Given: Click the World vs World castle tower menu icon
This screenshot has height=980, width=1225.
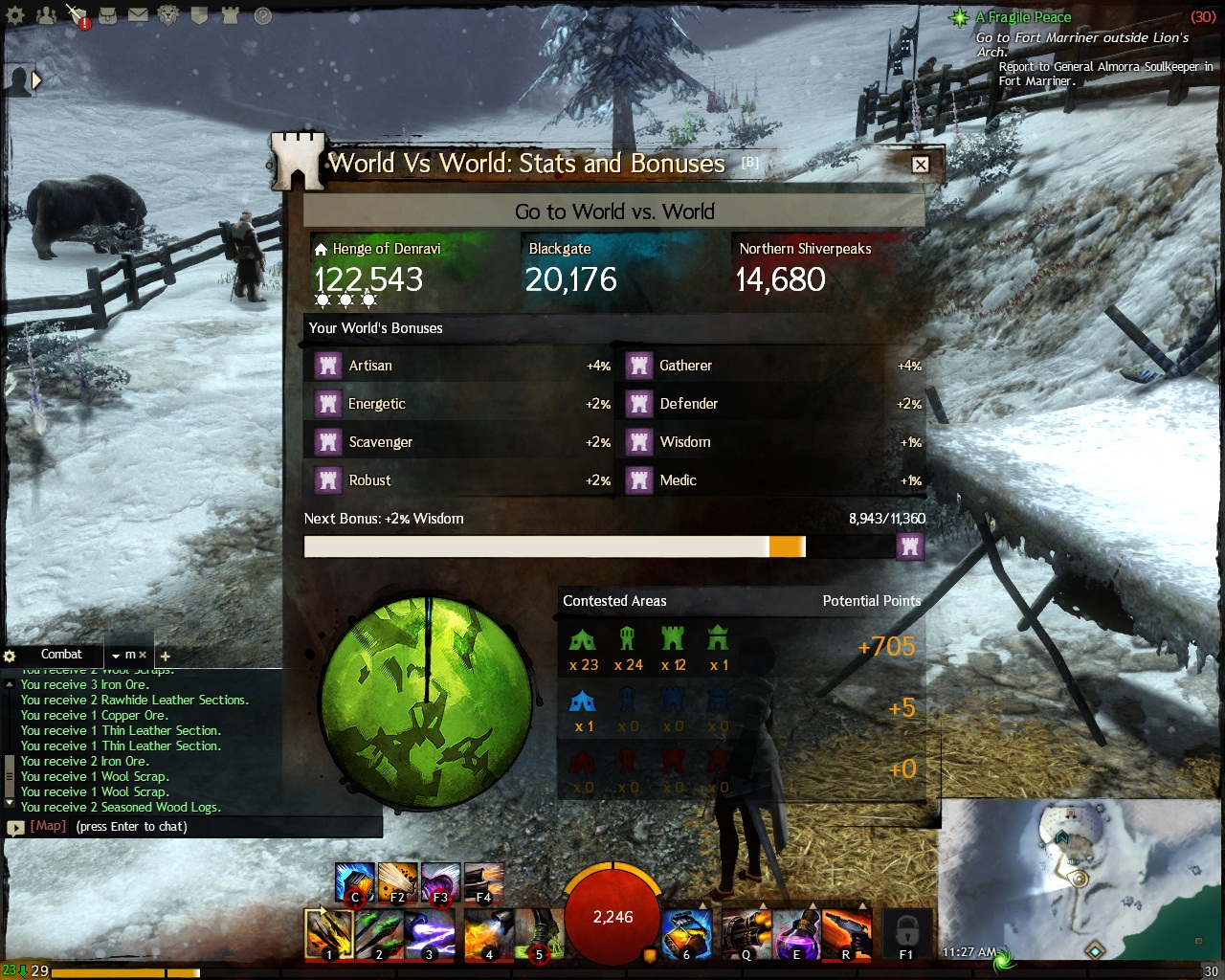Looking at the screenshot, I should pos(230,15).
